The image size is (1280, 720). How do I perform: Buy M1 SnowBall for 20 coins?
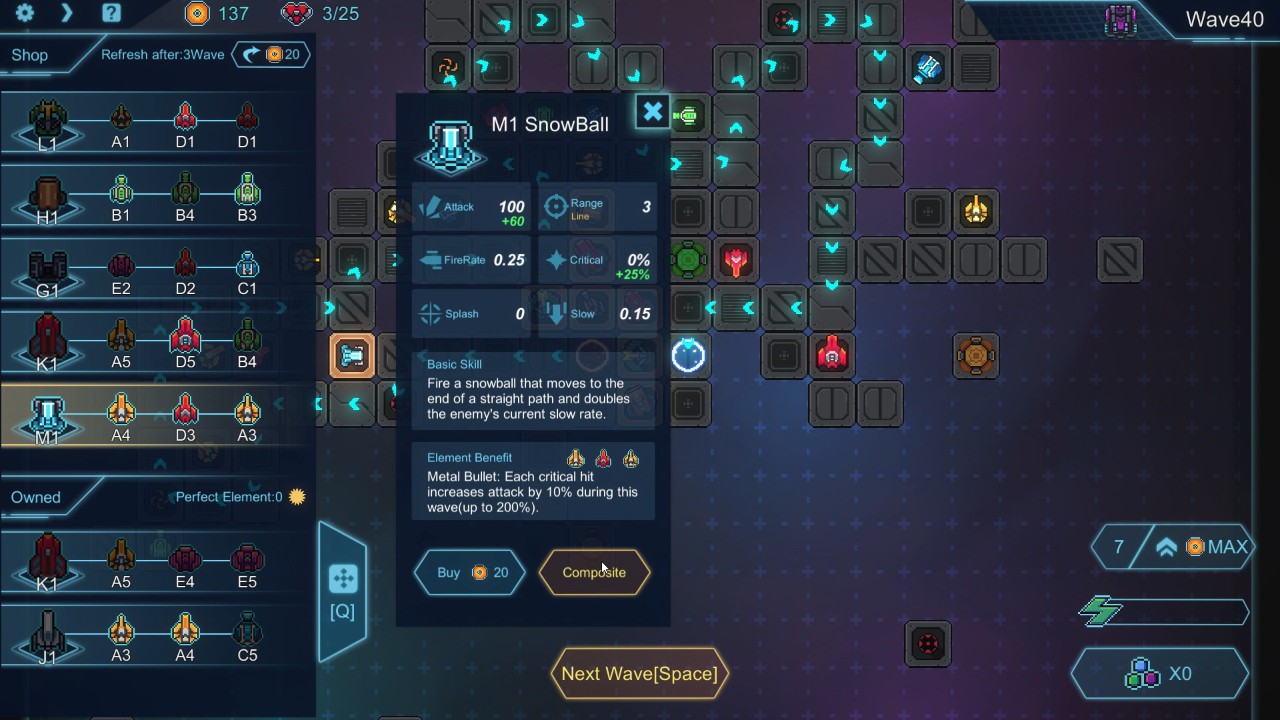[x=470, y=572]
